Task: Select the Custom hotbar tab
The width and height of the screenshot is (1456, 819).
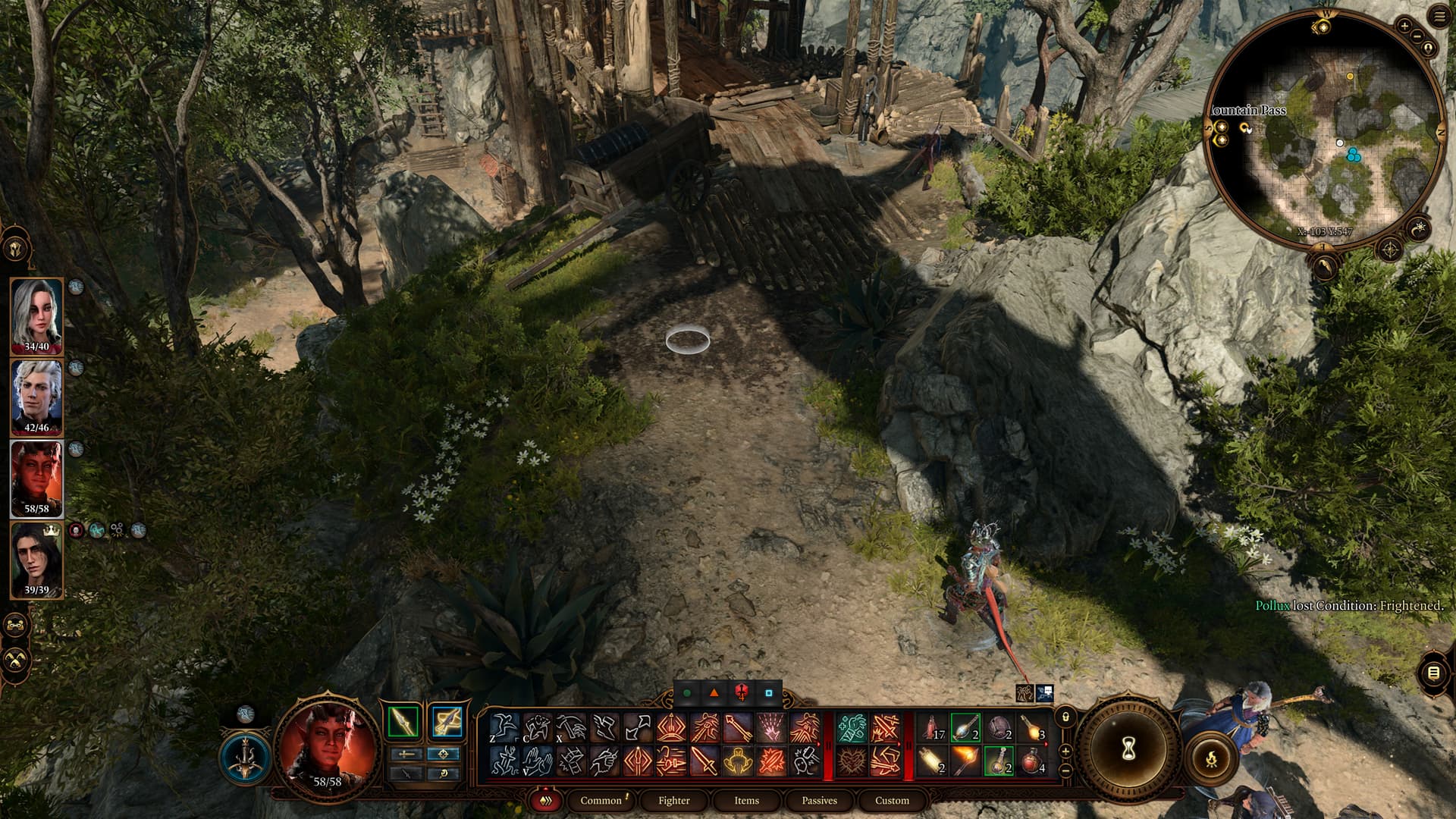Action: click(x=892, y=800)
